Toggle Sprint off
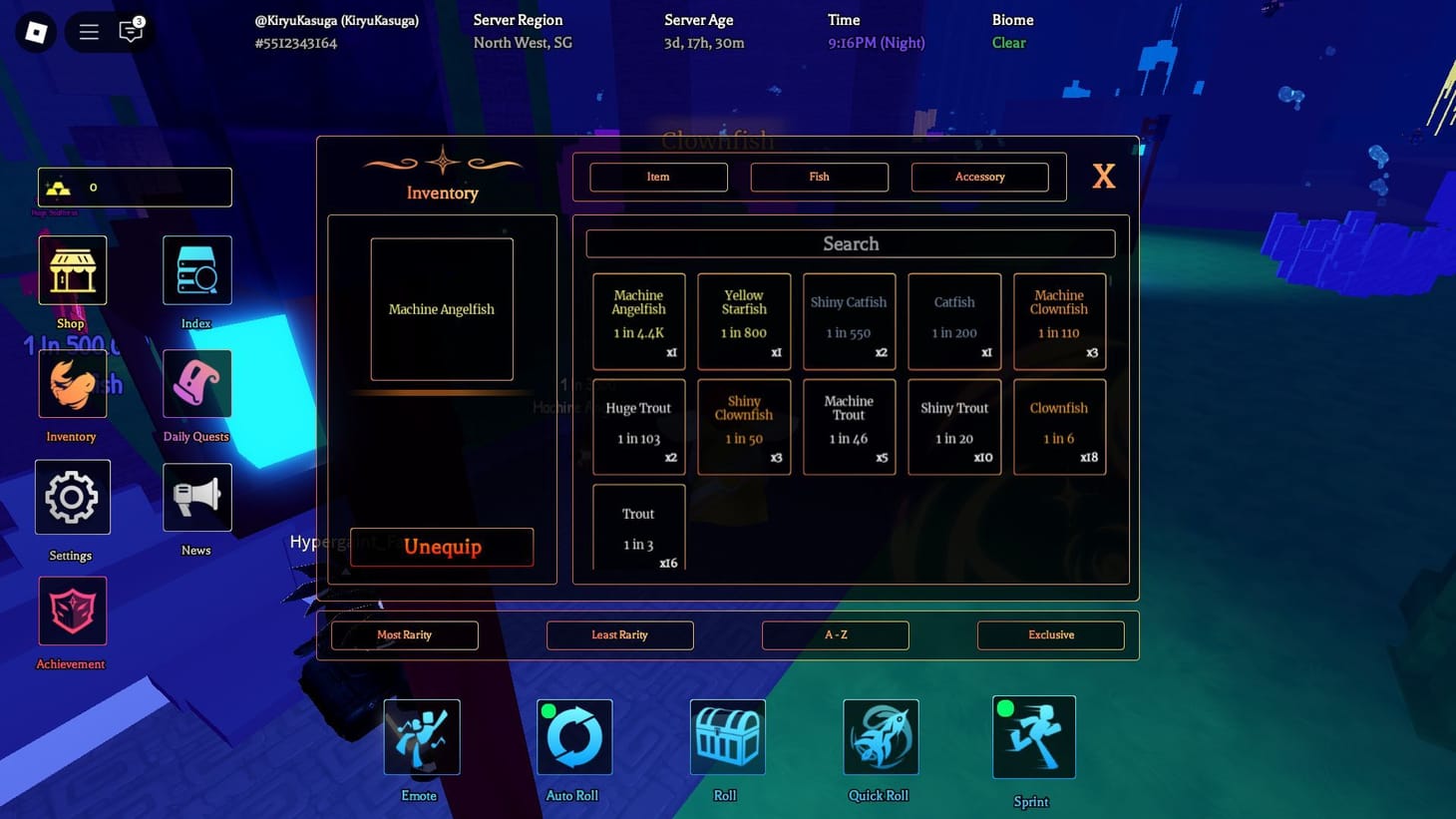 (1033, 736)
